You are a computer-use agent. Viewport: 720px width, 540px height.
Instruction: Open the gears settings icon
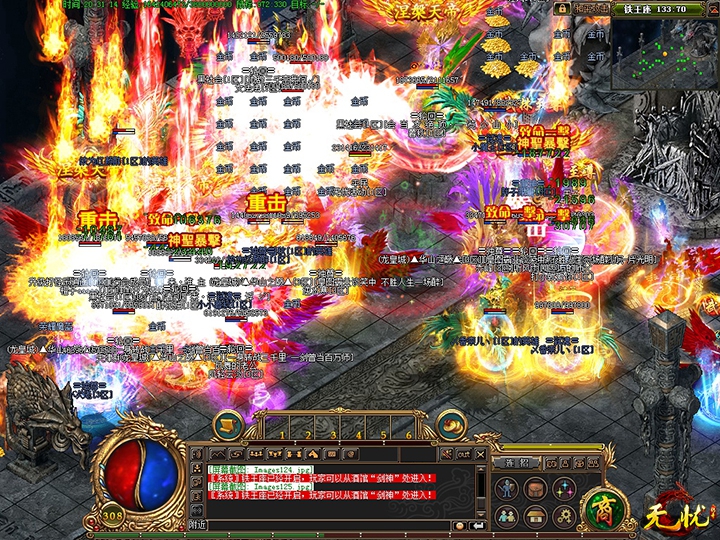click(566, 516)
